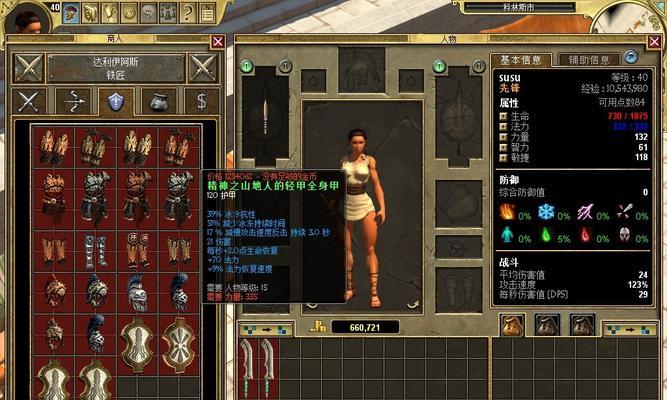Select the blue shield armor tab
The width and height of the screenshot is (667, 400).
pyautogui.click(x=117, y=101)
